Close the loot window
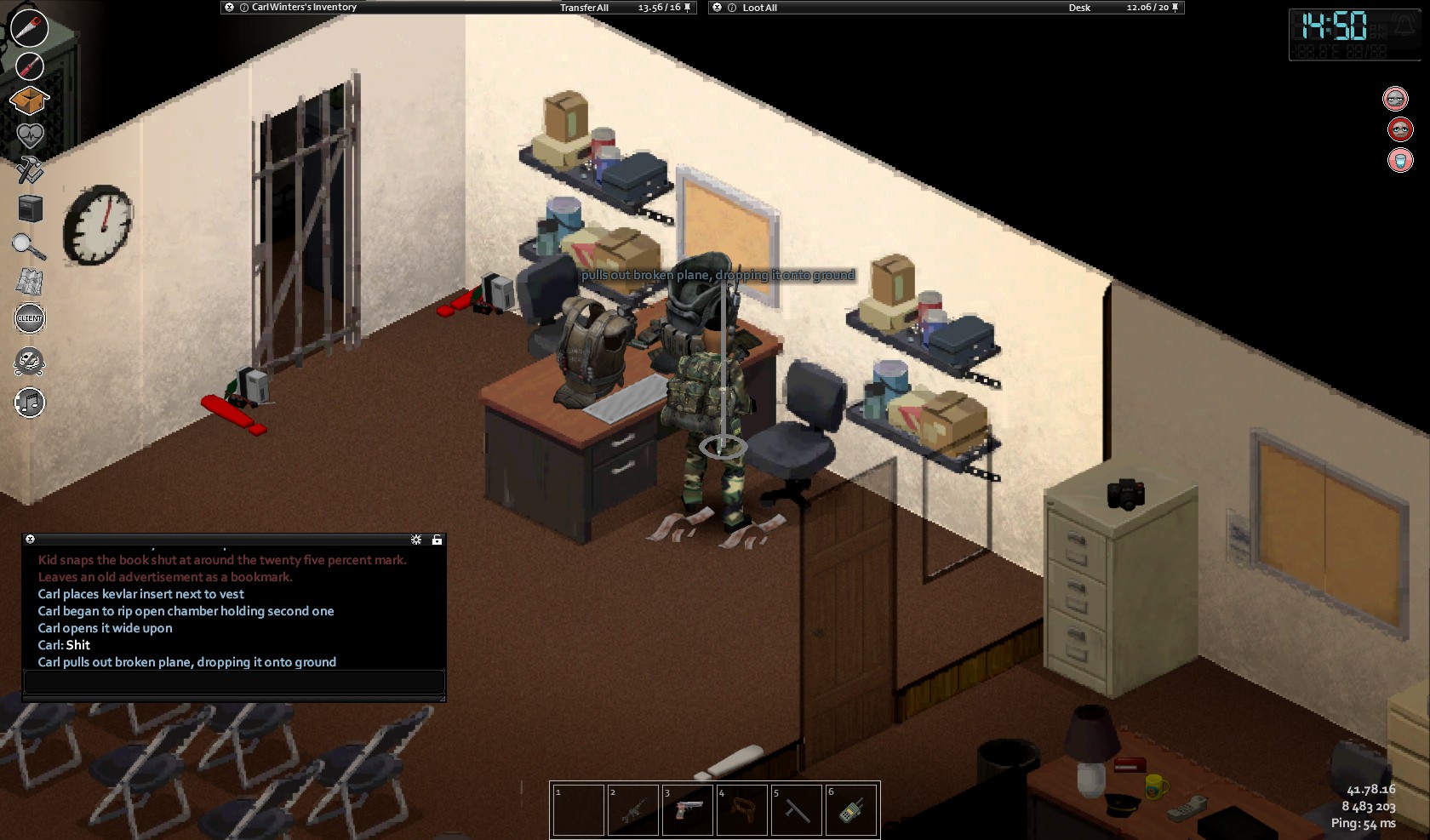This screenshot has height=840, width=1430. [x=718, y=8]
